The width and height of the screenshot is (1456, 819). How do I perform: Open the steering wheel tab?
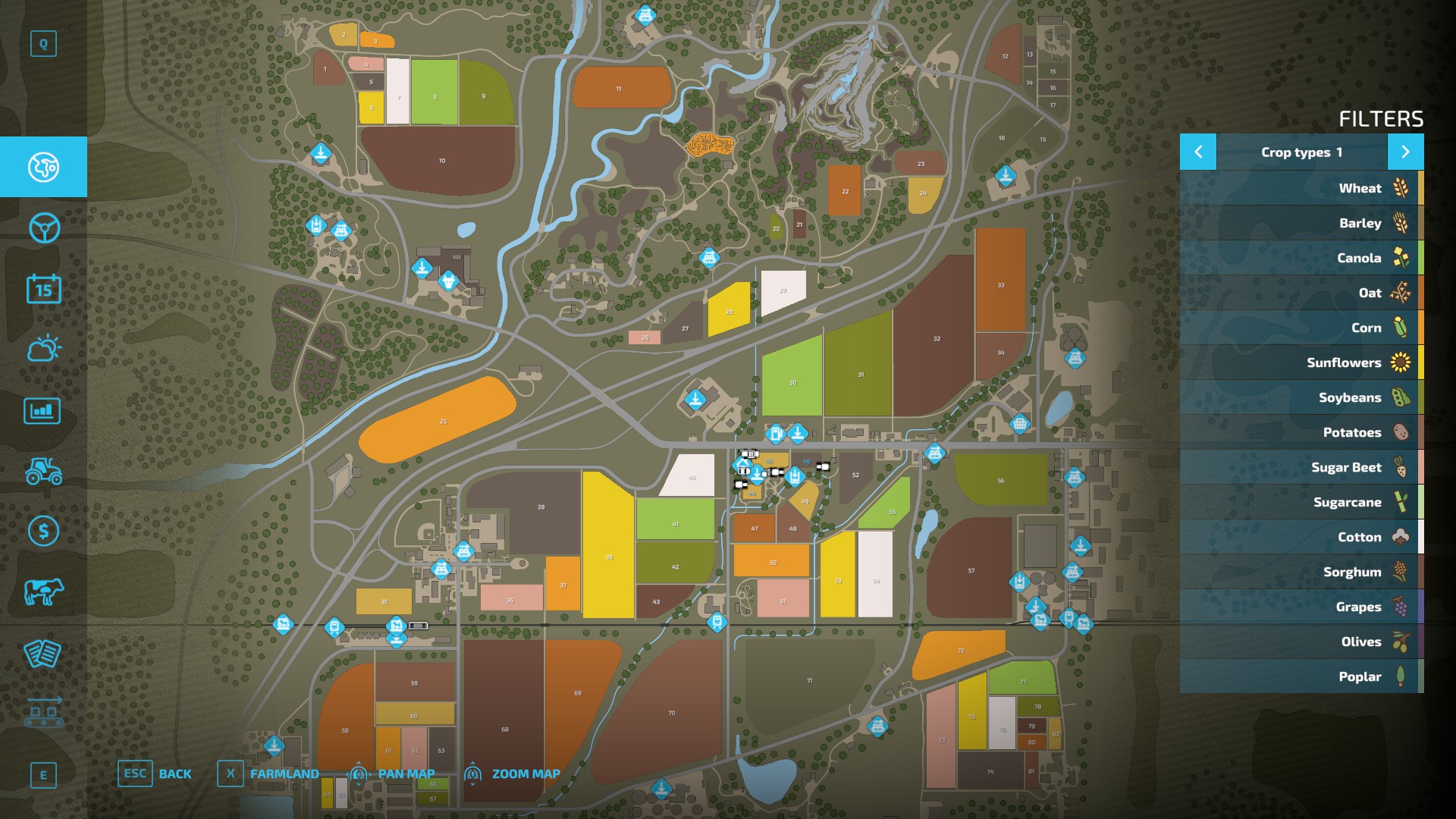point(43,227)
